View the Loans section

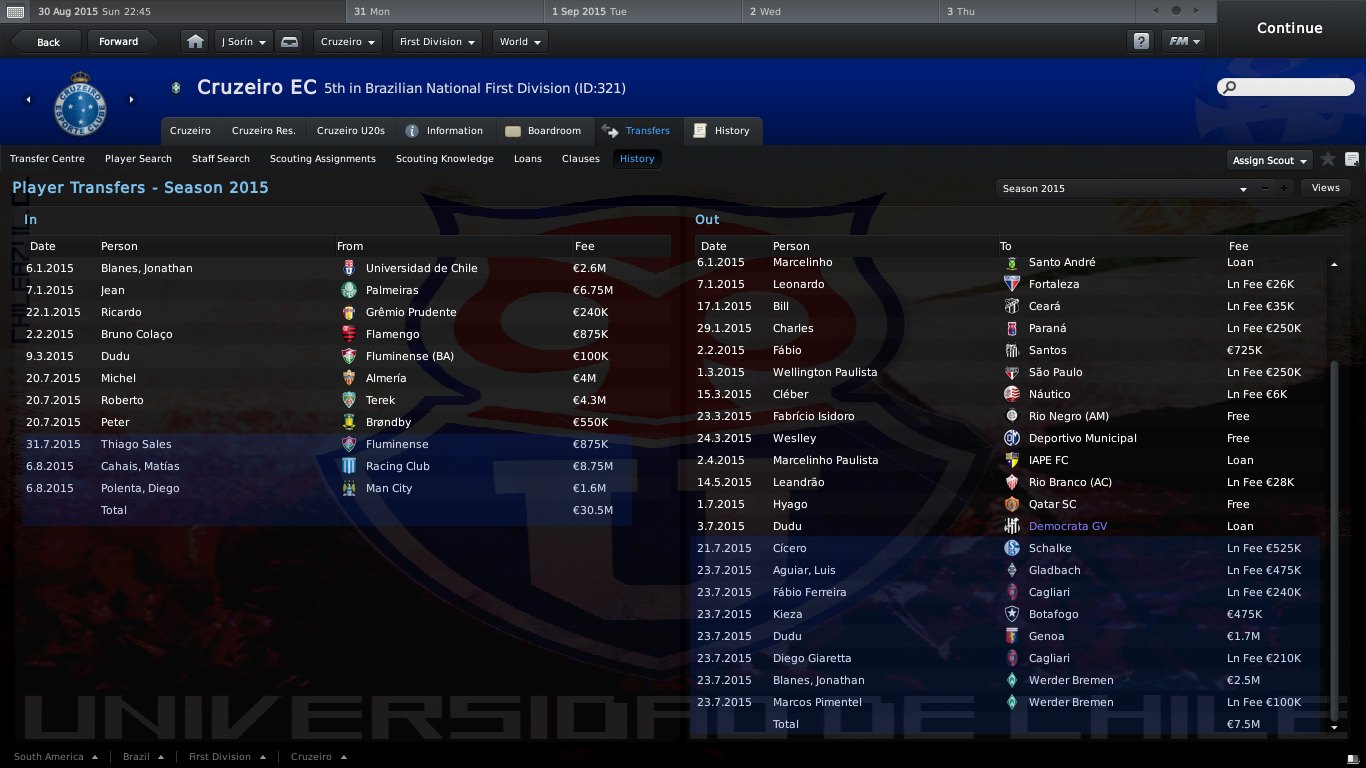click(528, 159)
